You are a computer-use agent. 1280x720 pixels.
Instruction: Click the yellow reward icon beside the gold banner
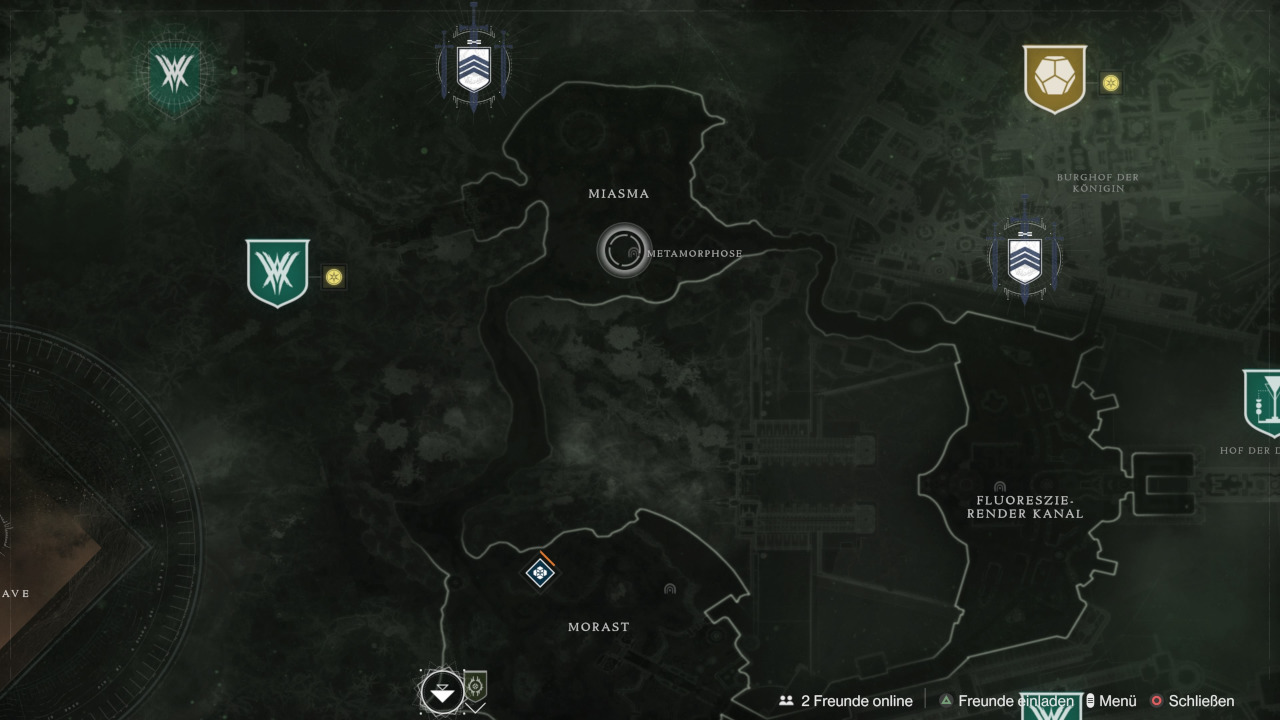point(1110,83)
